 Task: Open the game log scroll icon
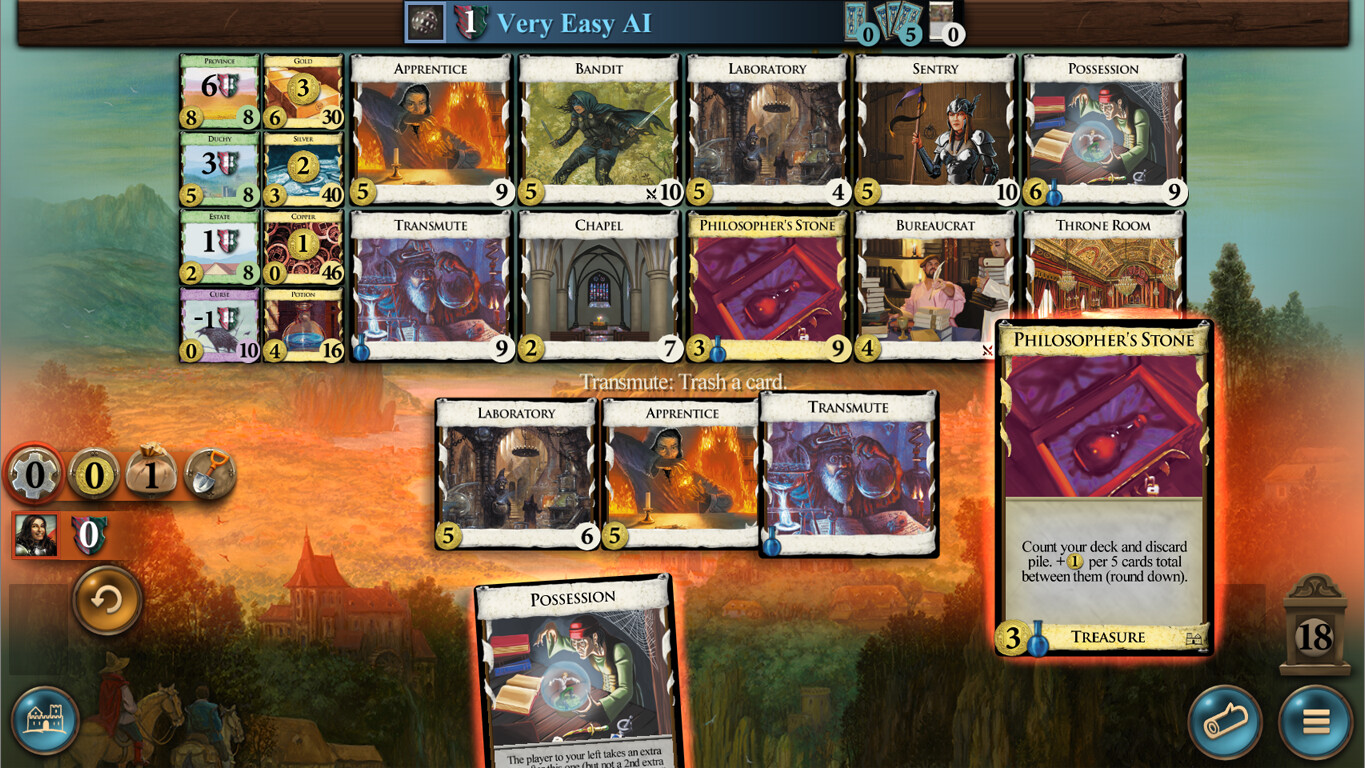tap(1226, 722)
